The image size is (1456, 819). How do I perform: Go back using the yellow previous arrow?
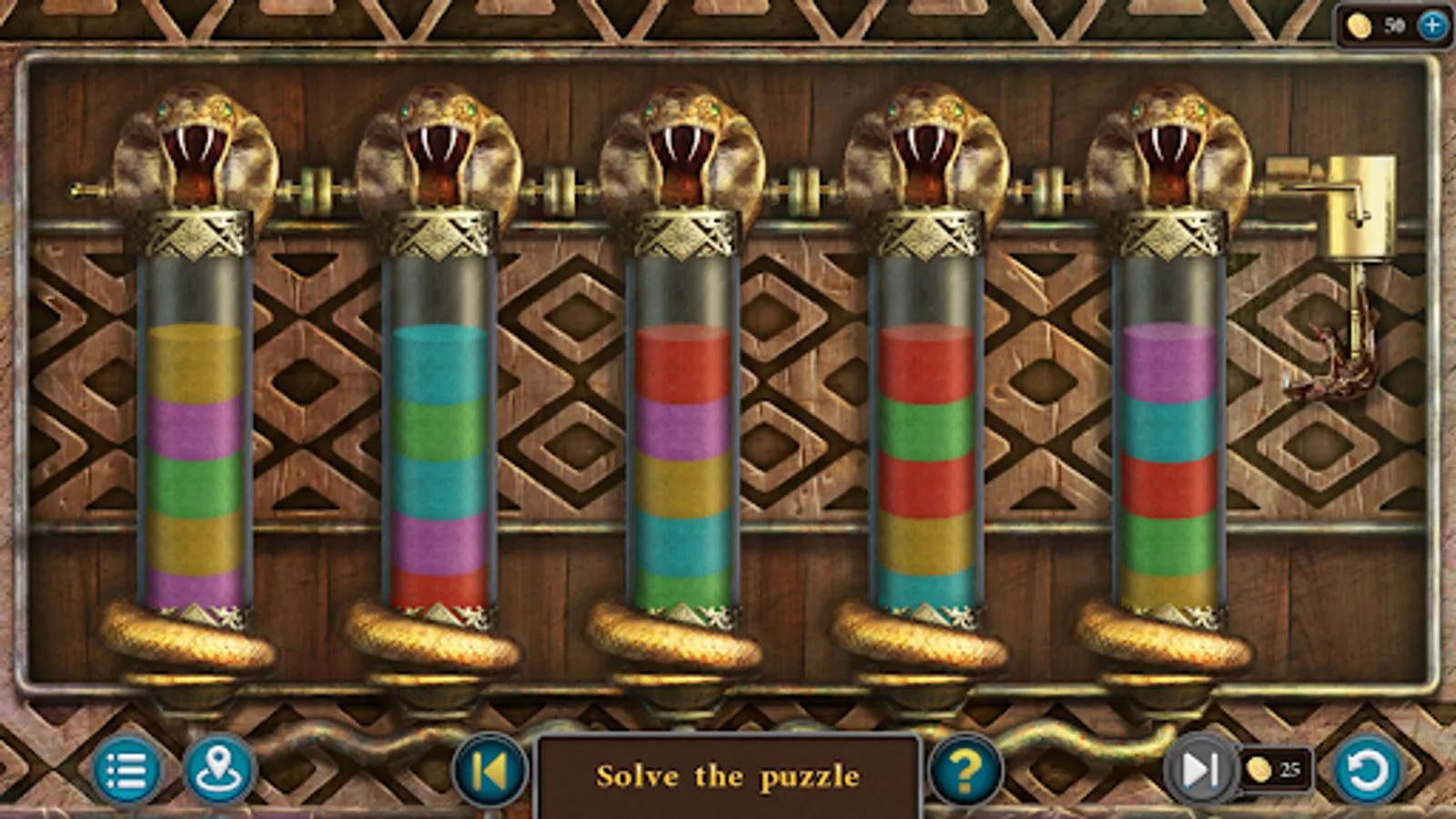490,773
